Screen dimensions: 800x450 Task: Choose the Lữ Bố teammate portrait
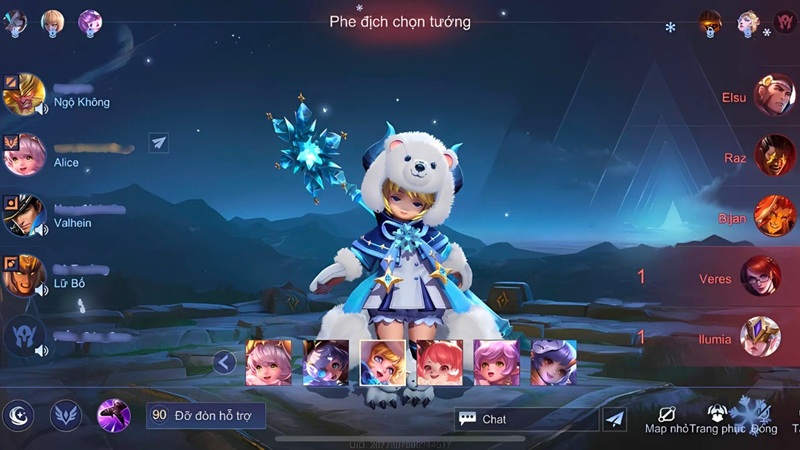pyautogui.click(x=24, y=275)
